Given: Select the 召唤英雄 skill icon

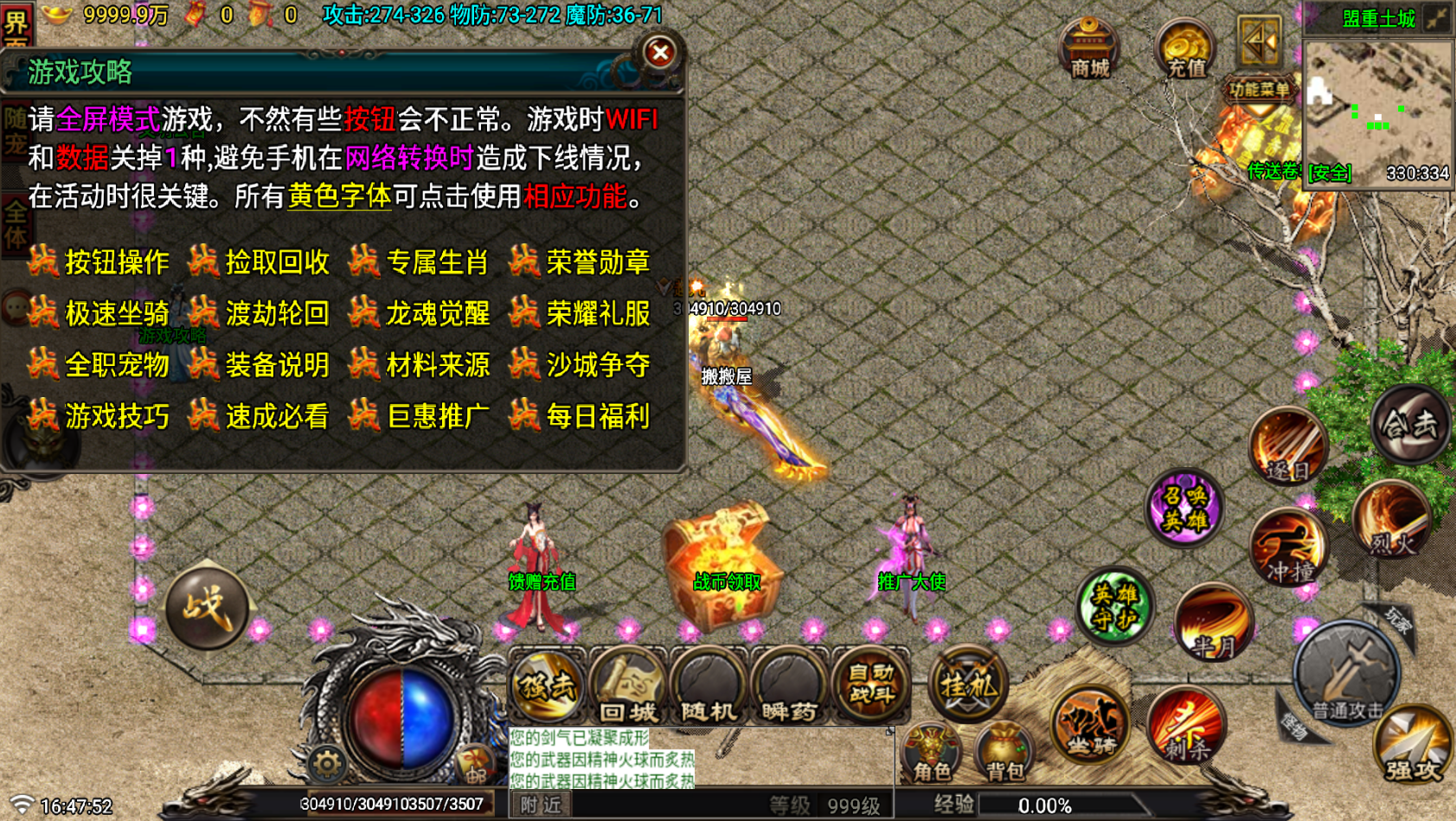Looking at the screenshot, I should 1184,510.
